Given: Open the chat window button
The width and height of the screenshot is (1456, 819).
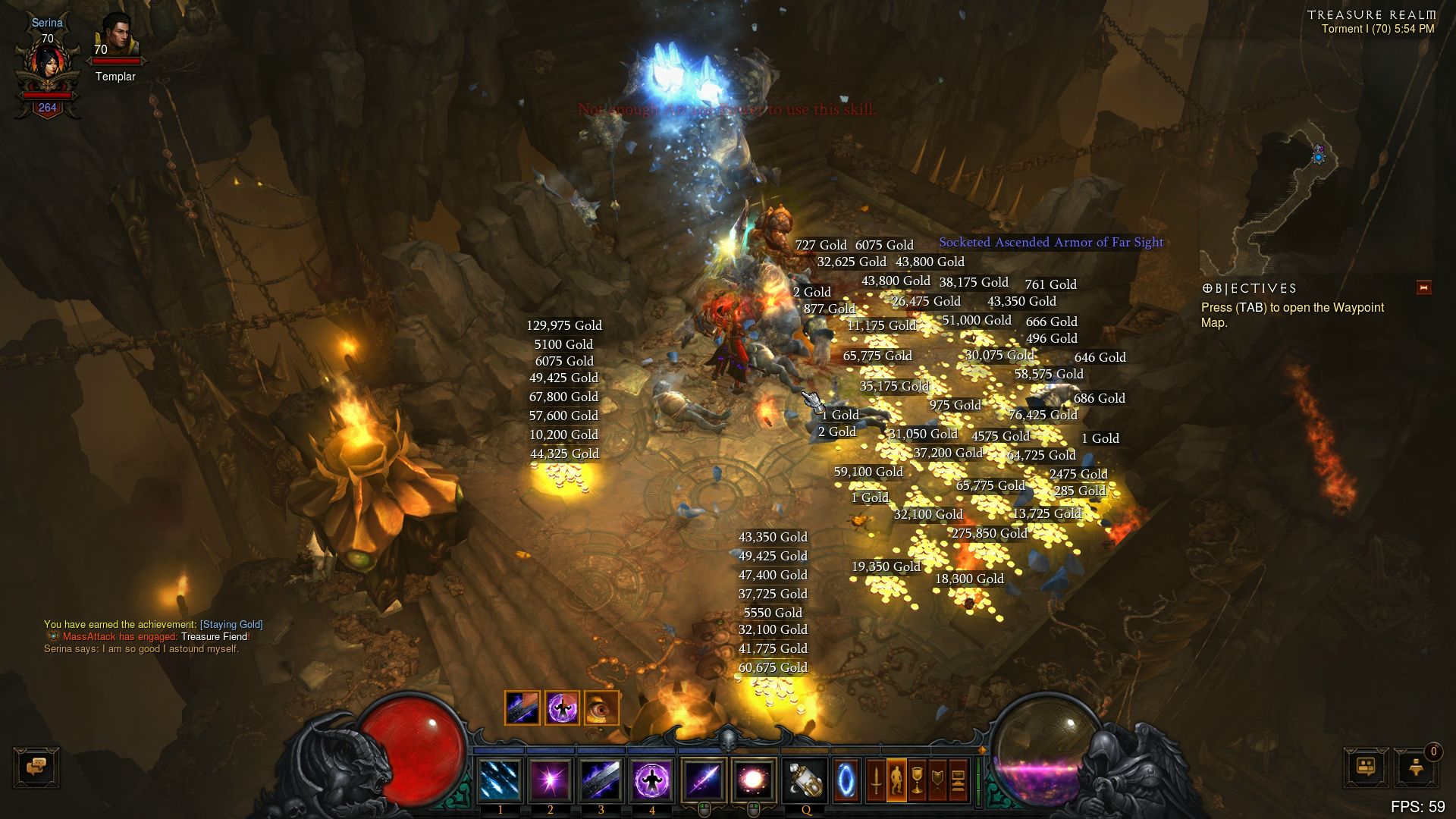Looking at the screenshot, I should (x=36, y=767).
